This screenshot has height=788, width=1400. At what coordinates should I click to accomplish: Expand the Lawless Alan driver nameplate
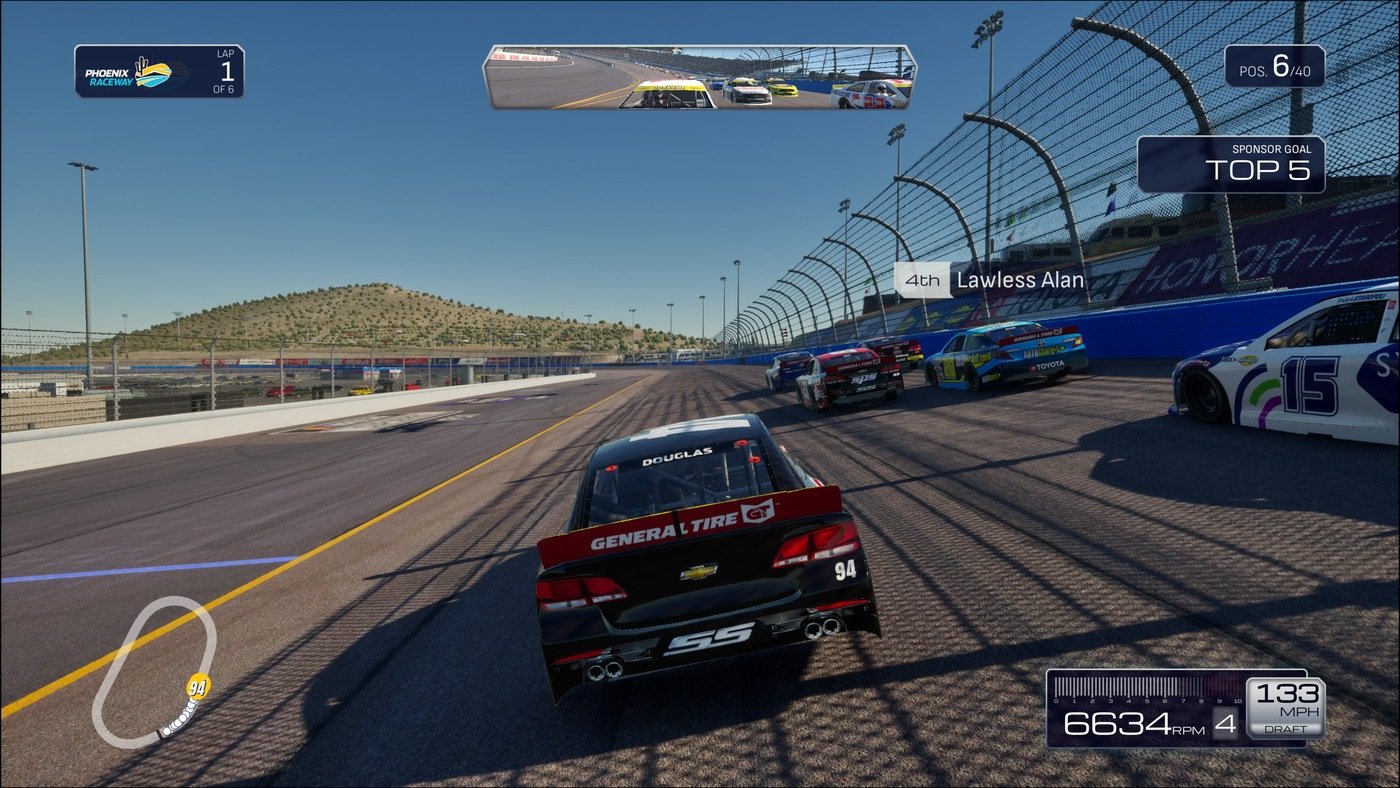(x=1019, y=280)
